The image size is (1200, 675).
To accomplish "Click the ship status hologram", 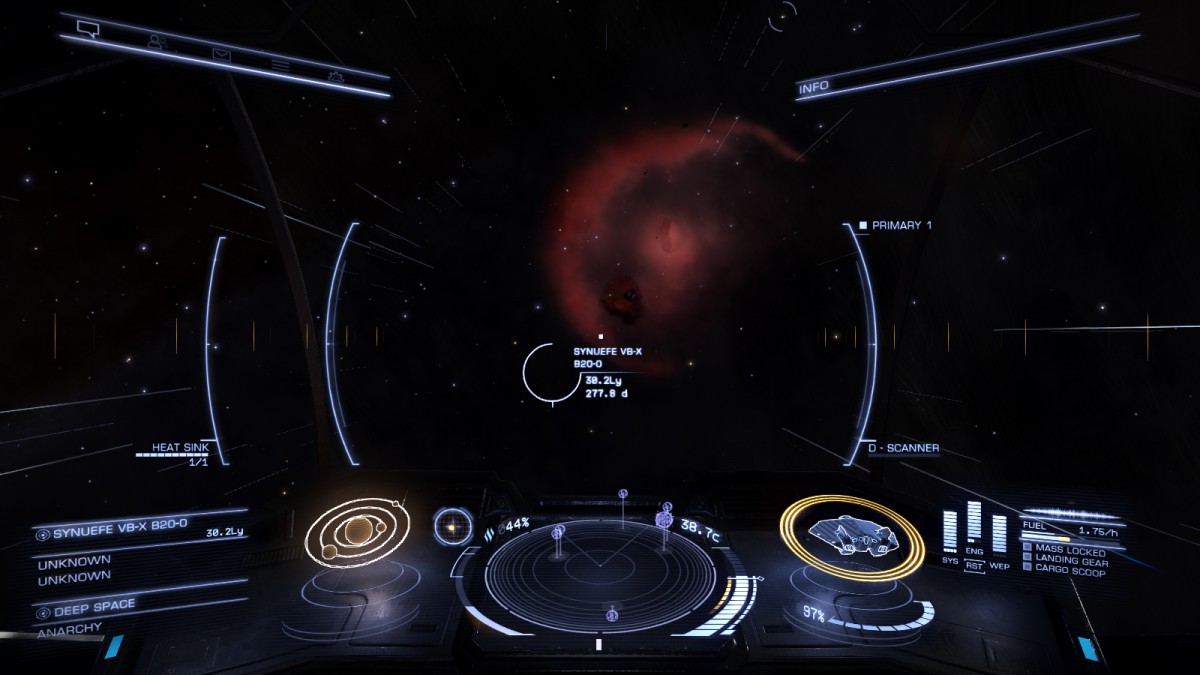I will [x=852, y=535].
